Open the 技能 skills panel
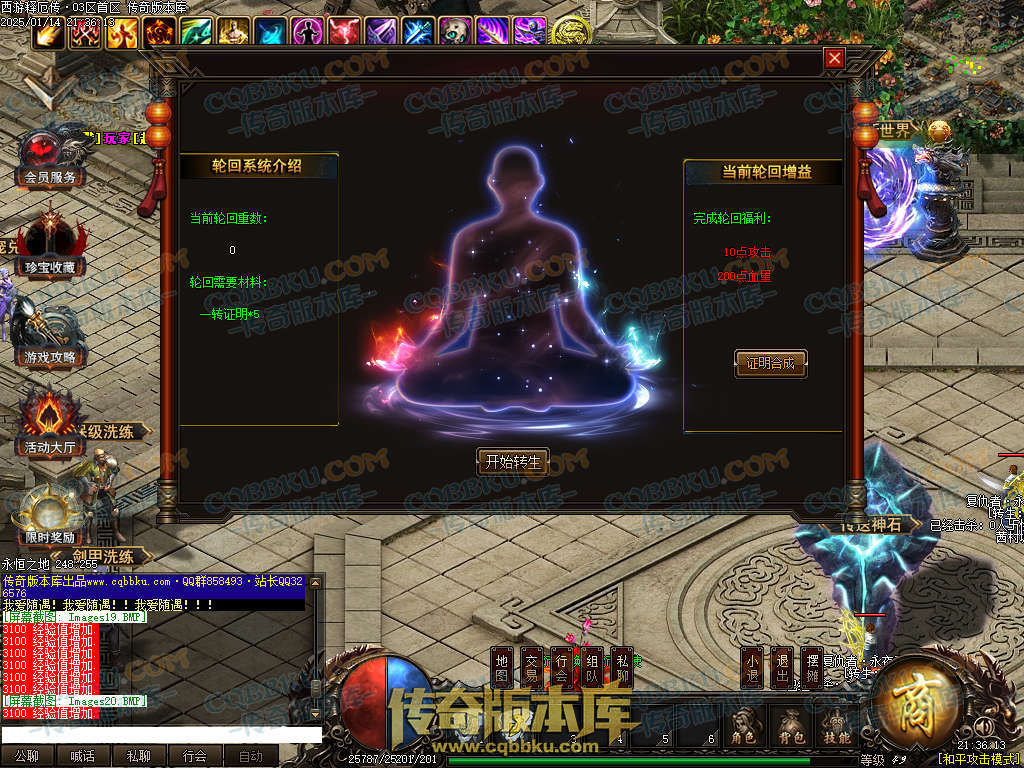Viewport: 1024px width, 768px height. 838,726
